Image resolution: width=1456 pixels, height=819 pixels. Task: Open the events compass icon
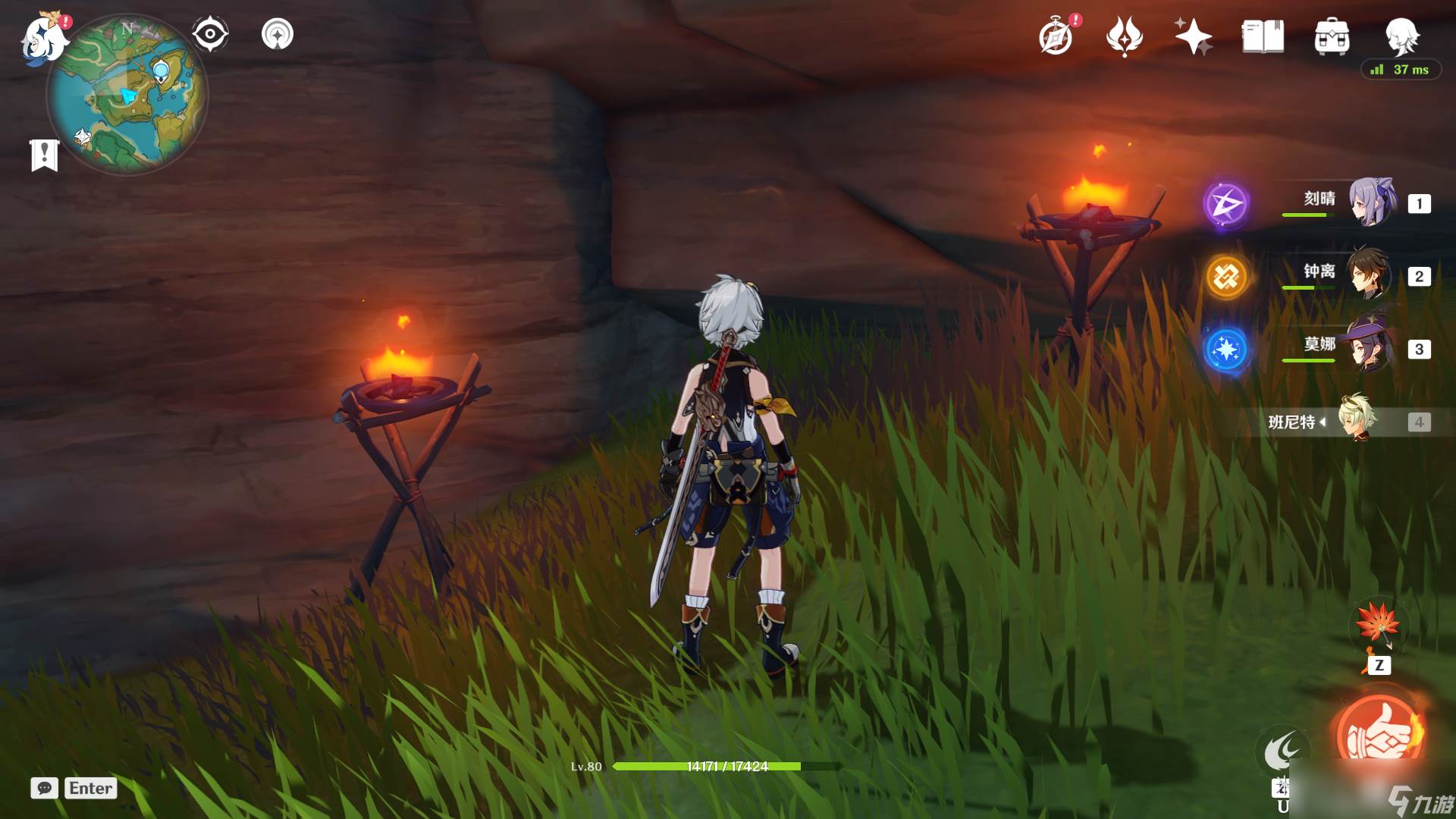pos(1056,36)
